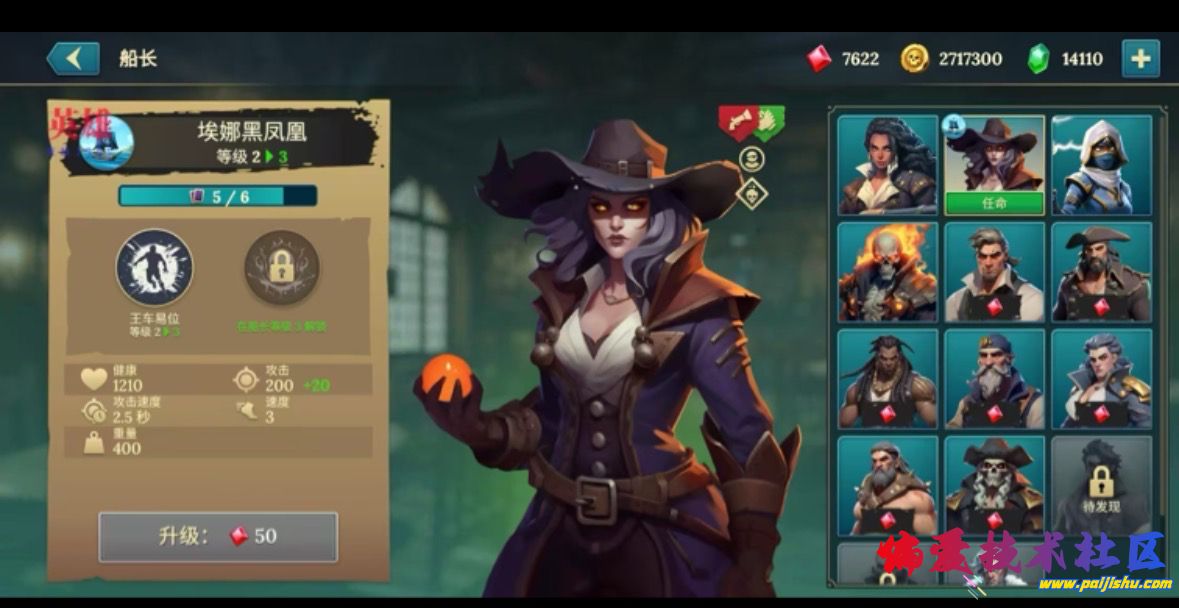The image size is (1179, 608).
Task: Select the bearded captain in tricorn hat
Action: [x=1101, y=271]
